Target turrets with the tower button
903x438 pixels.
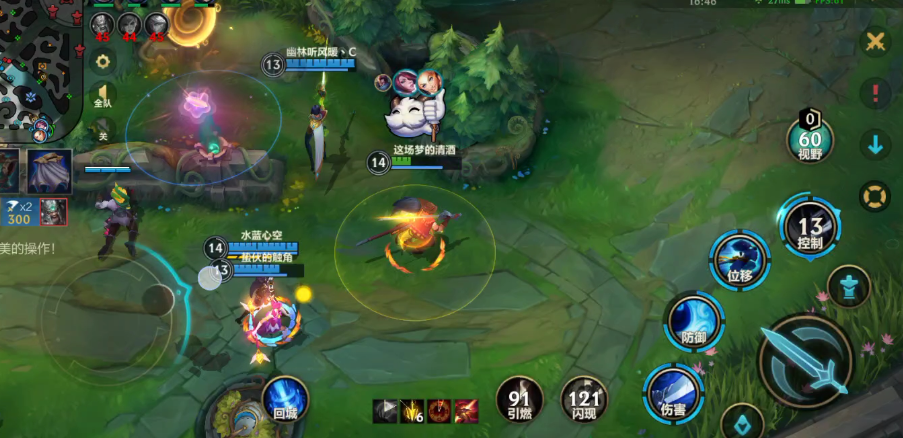tap(849, 287)
